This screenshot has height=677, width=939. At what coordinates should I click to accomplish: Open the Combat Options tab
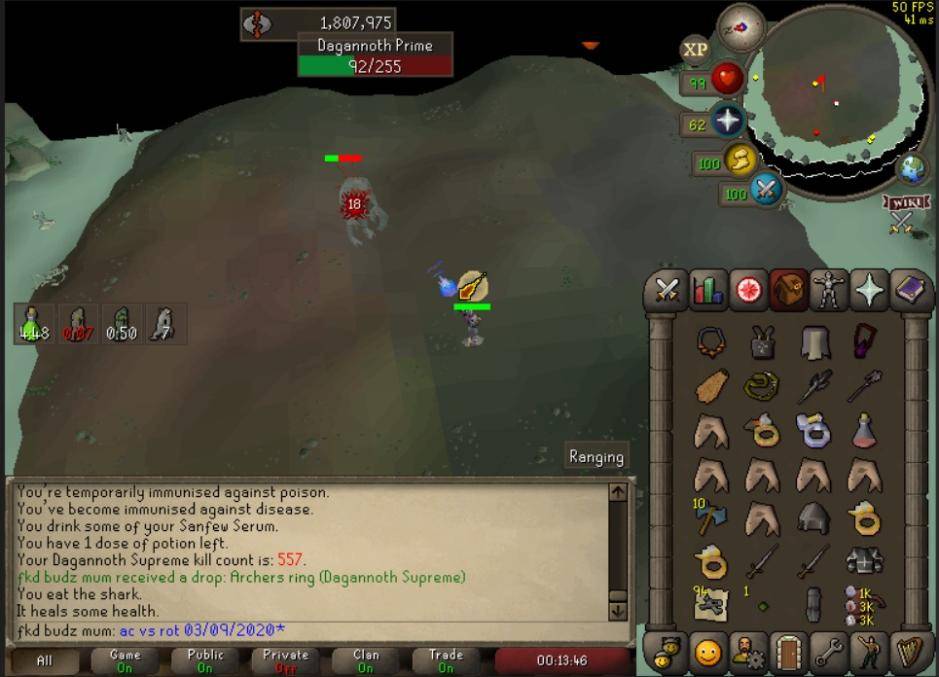tap(667, 290)
